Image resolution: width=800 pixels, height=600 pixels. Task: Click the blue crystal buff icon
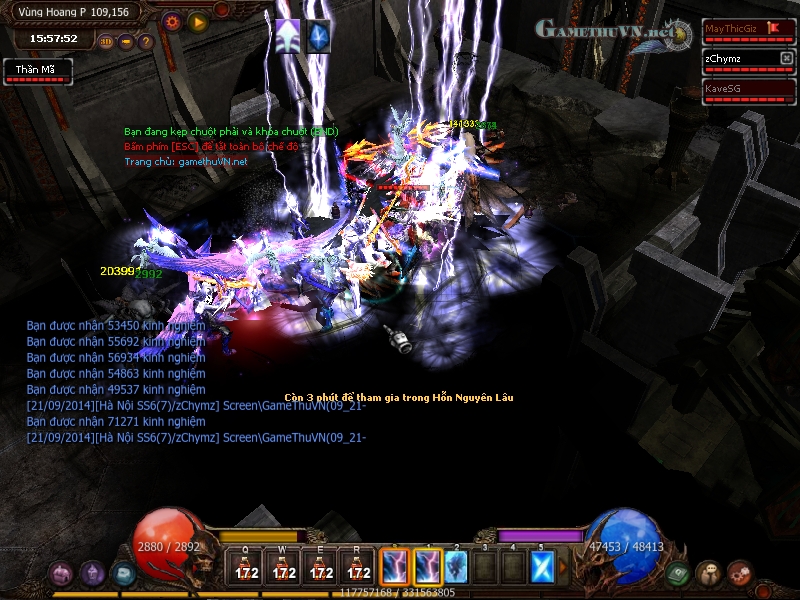point(318,35)
